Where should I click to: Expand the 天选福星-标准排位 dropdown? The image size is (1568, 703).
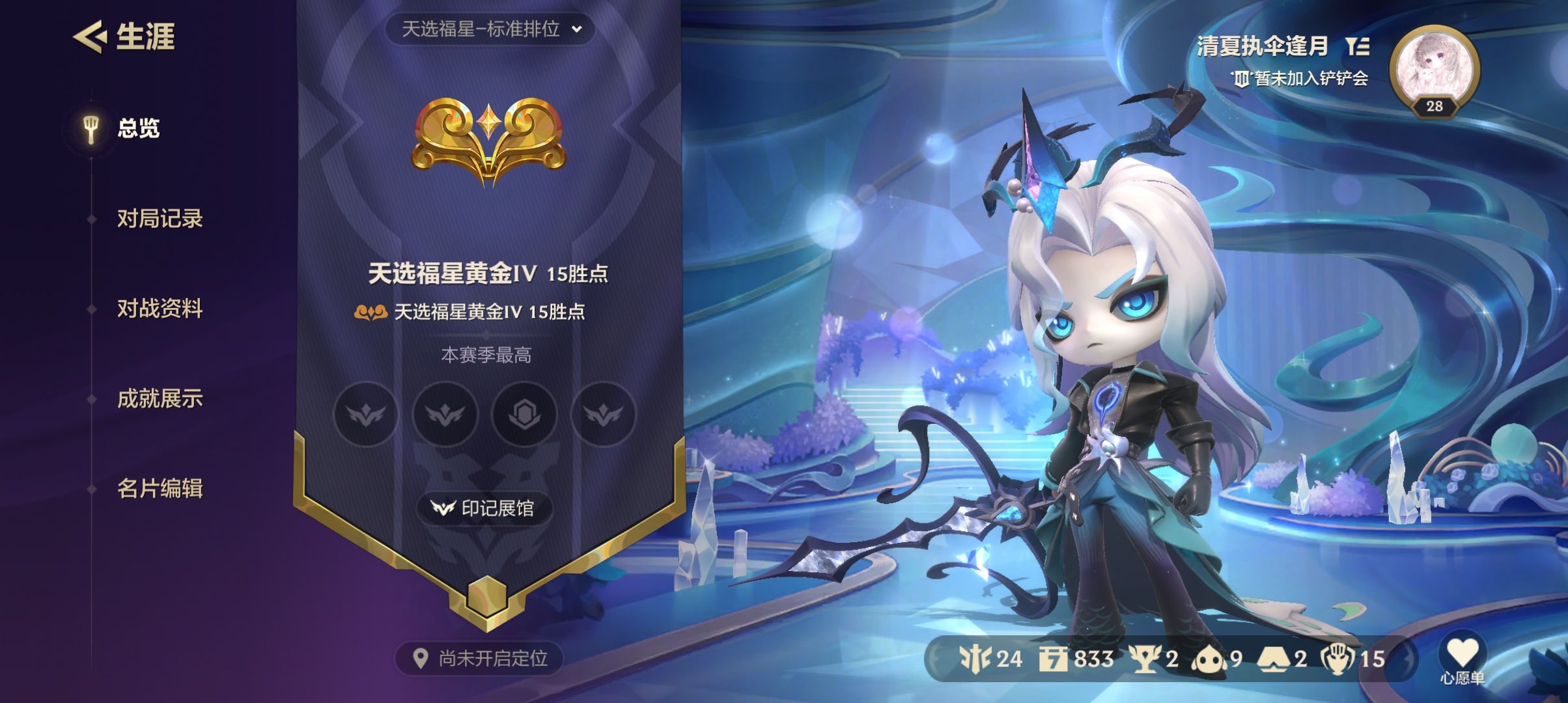coord(490,29)
